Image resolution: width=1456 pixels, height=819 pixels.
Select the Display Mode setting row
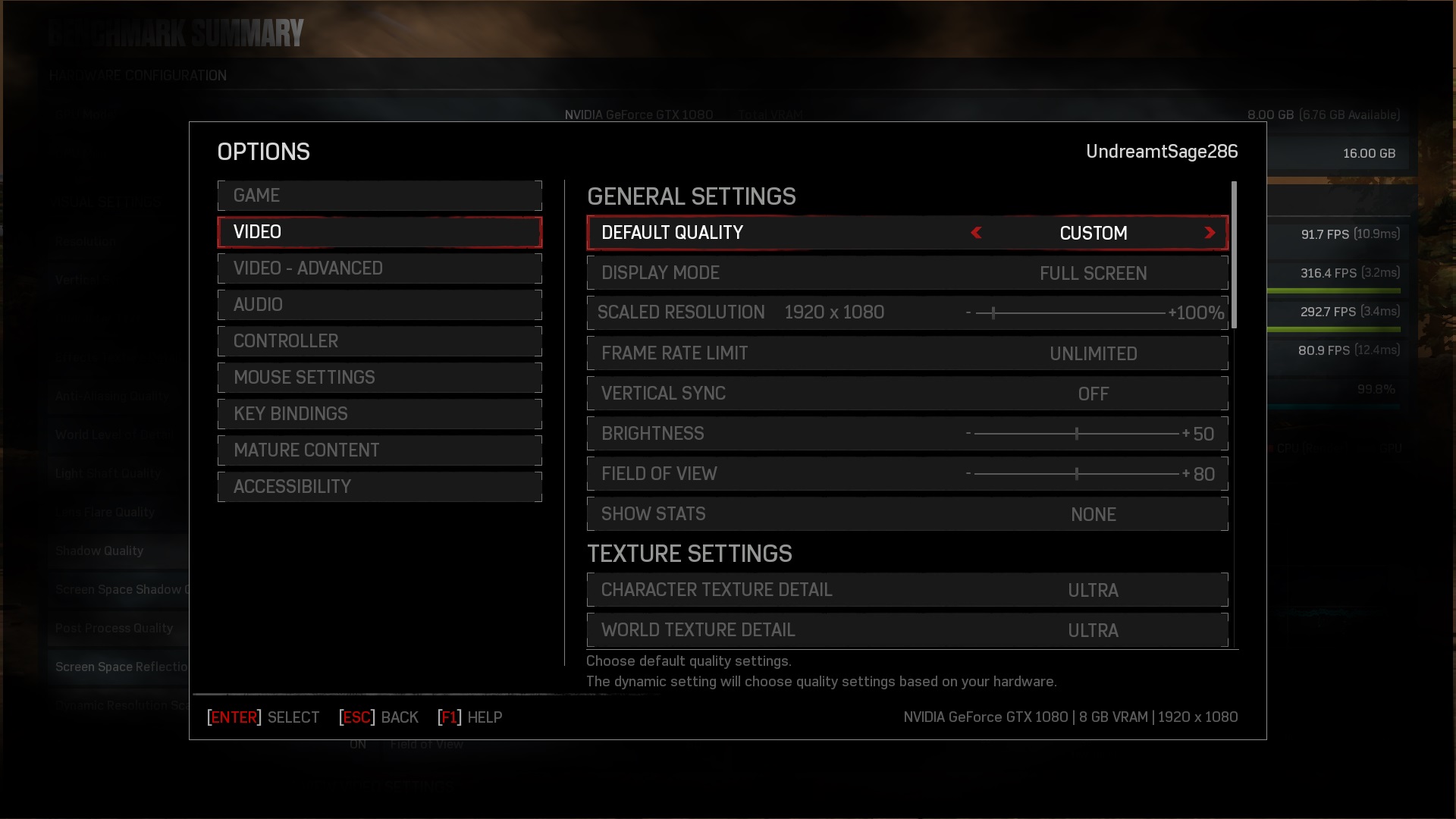click(907, 273)
